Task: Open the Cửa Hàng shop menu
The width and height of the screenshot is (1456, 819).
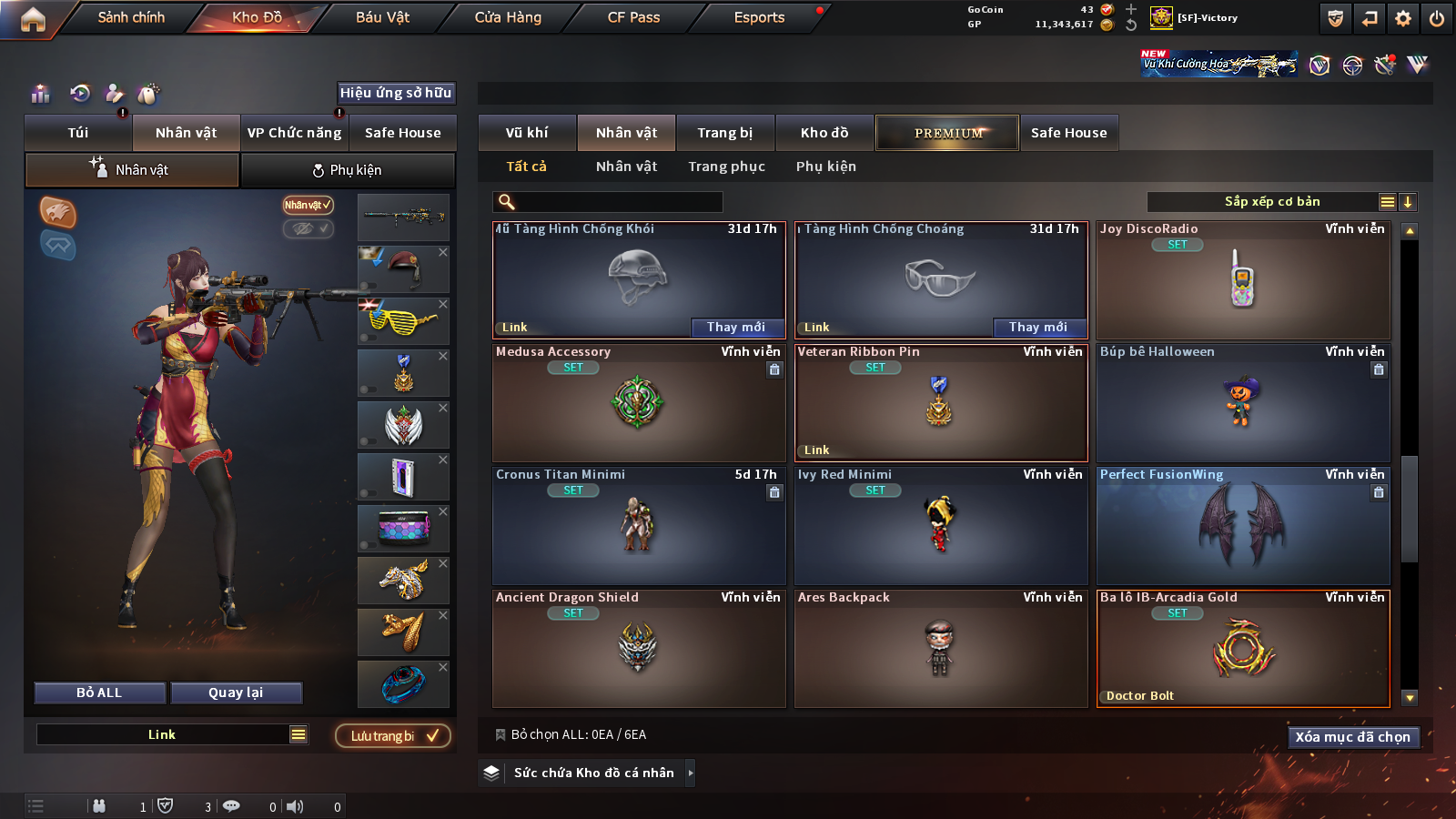Action: pyautogui.click(x=508, y=17)
